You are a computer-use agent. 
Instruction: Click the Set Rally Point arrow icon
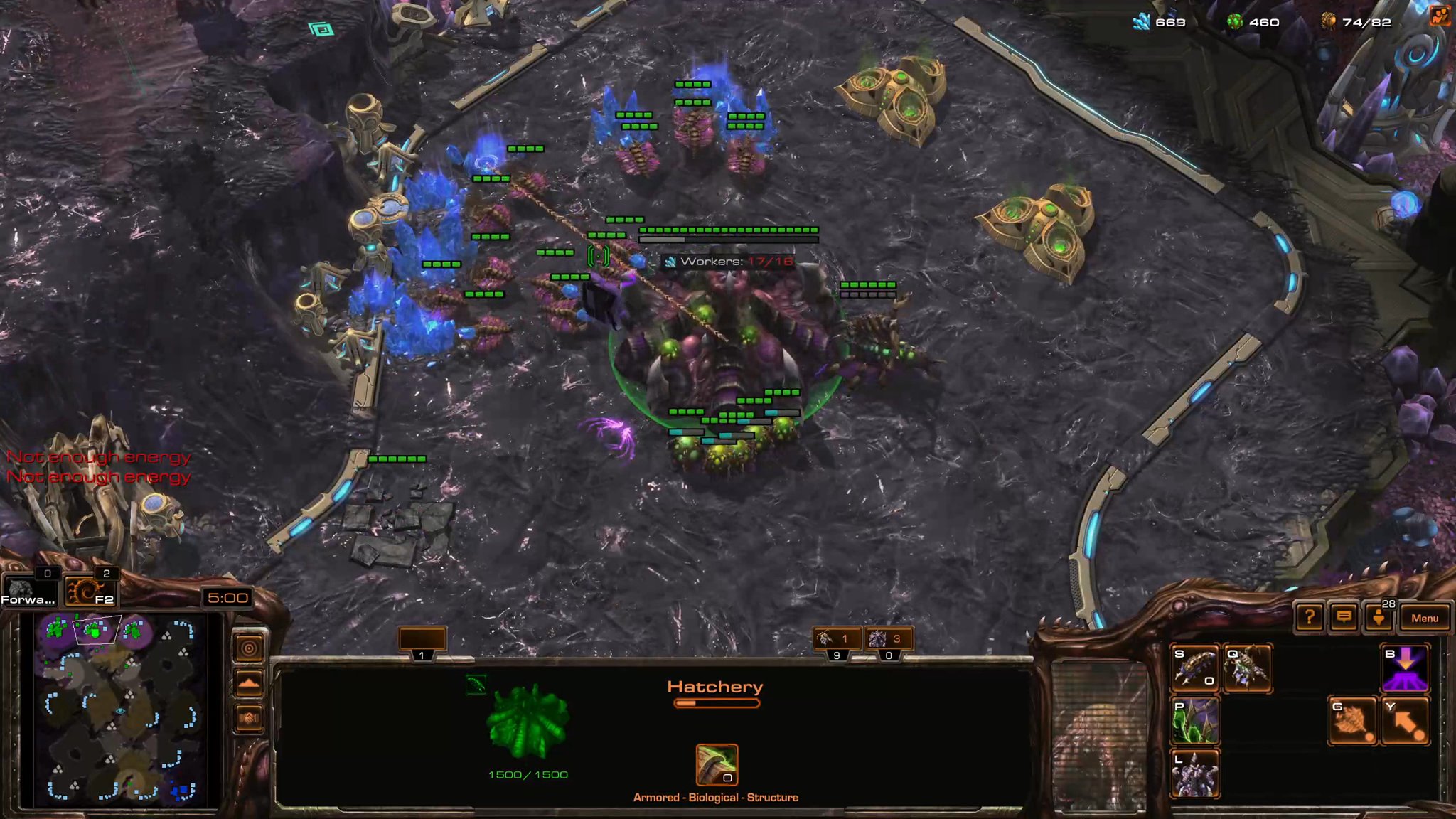click(1406, 722)
